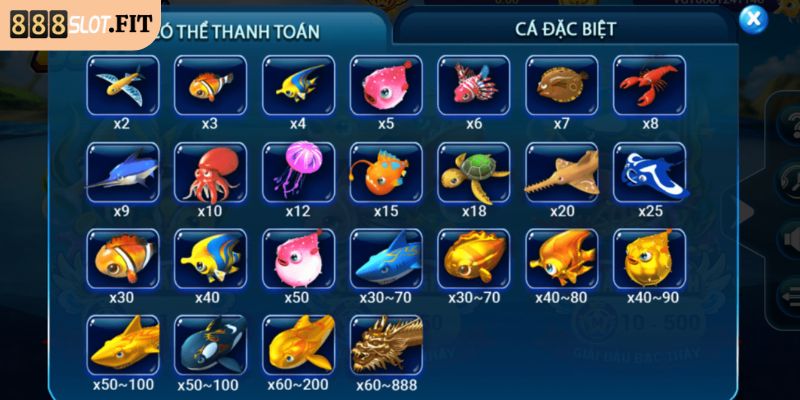Select the x12 purple jellyfish tile
The height and width of the screenshot is (400, 800).
coord(298,172)
